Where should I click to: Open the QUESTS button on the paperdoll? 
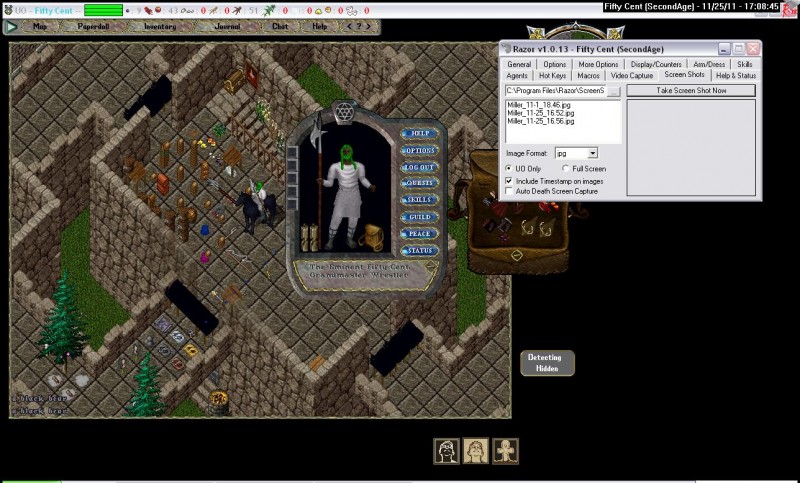pyautogui.click(x=419, y=183)
